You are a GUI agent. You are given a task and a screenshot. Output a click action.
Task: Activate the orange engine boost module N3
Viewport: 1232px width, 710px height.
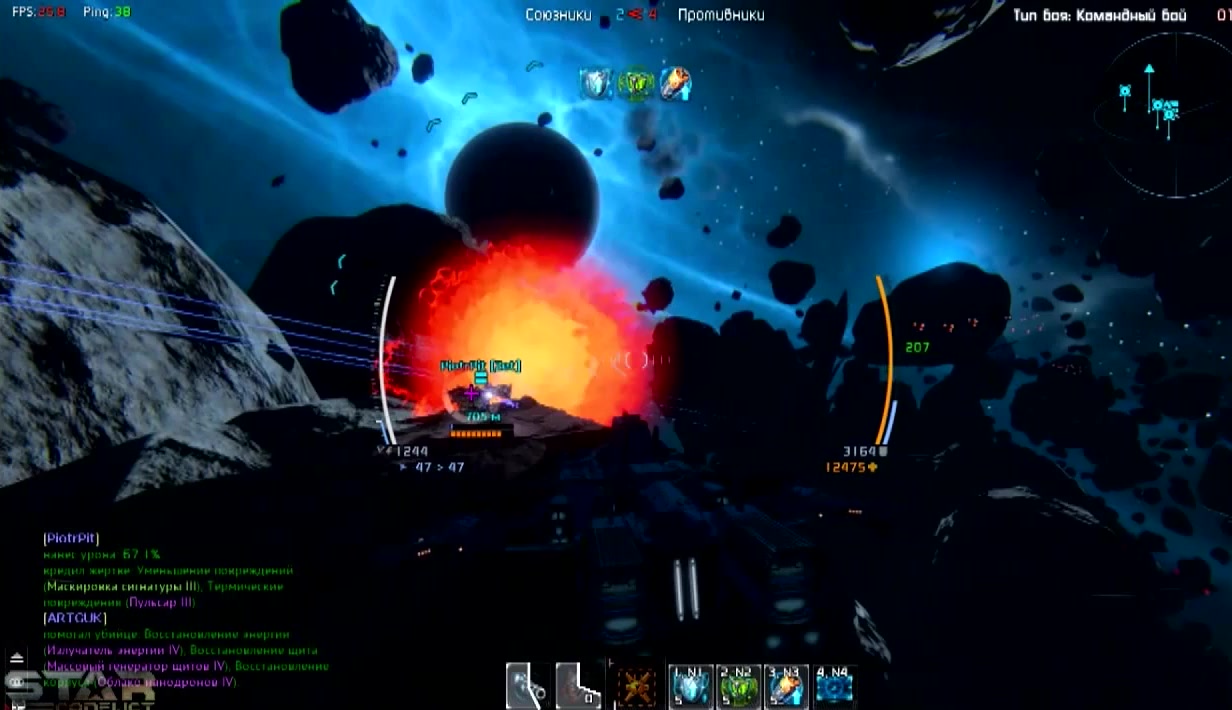click(787, 688)
